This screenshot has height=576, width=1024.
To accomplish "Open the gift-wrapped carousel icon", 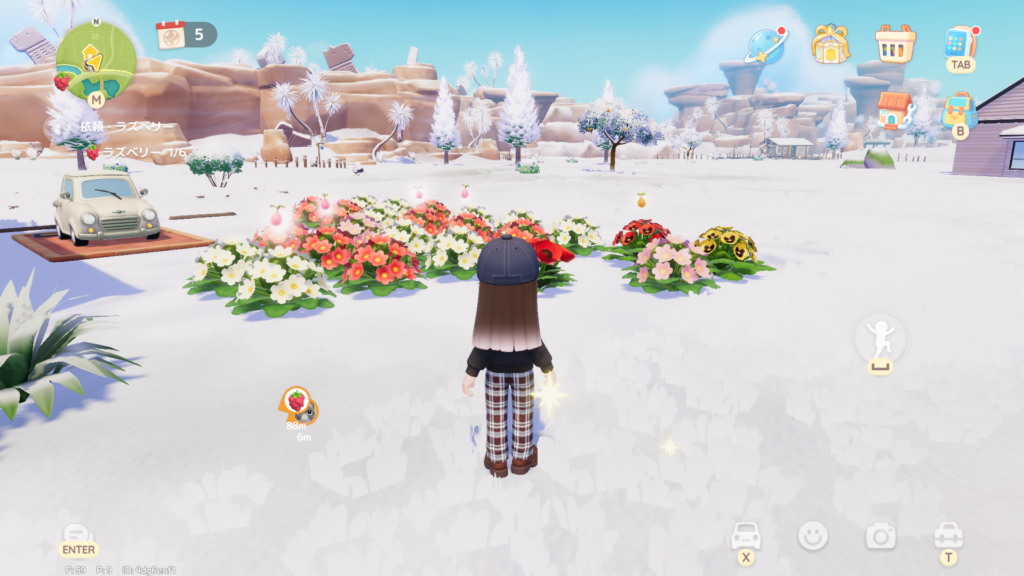I will tap(830, 43).
